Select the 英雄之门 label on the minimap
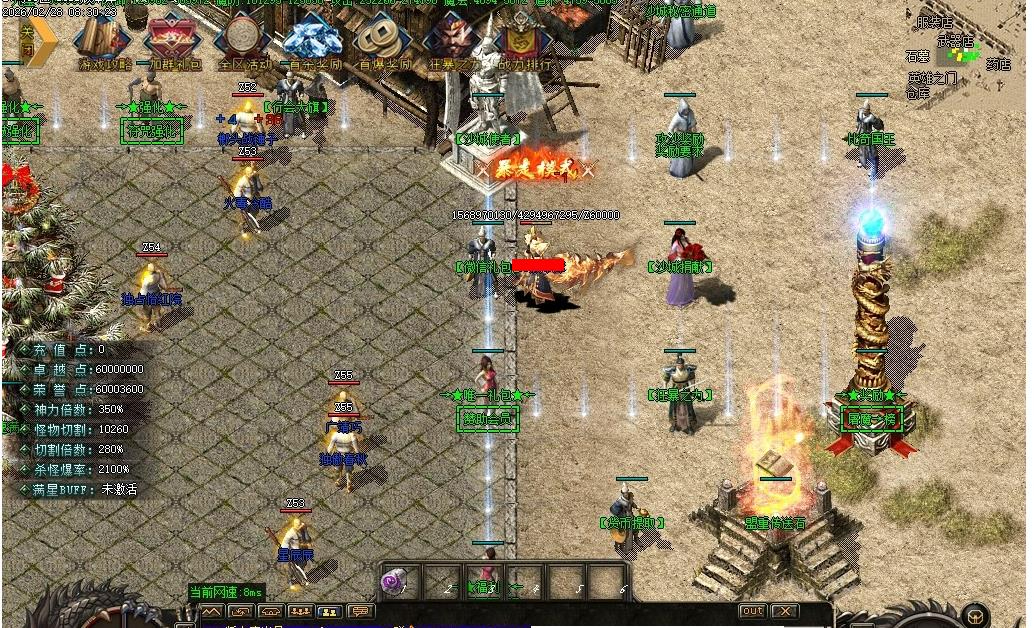This screenshot has height=628, width=1034. (x=931, y=78)
